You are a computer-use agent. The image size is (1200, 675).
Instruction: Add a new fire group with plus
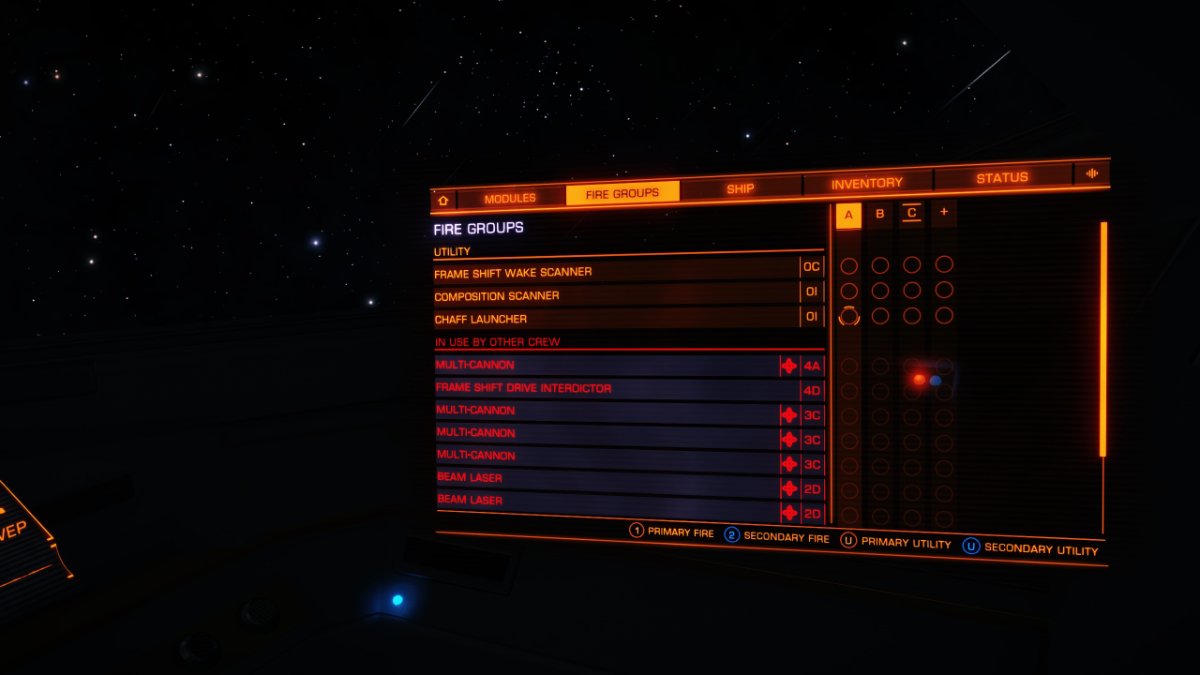pos(943,212)
